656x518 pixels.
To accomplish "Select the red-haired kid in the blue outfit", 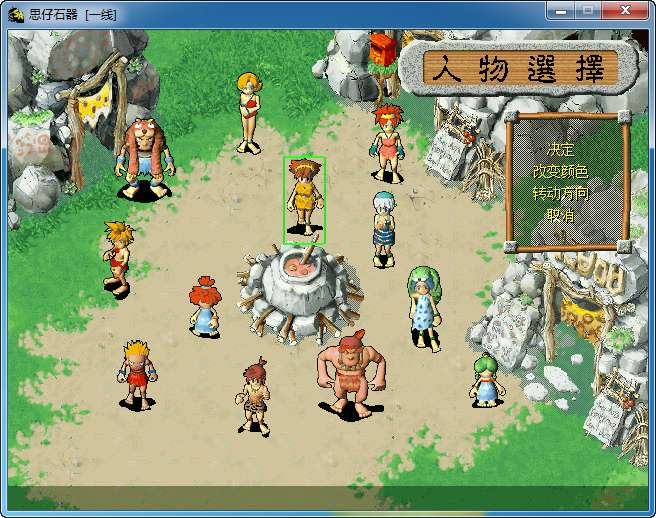I will coord(204,307).
